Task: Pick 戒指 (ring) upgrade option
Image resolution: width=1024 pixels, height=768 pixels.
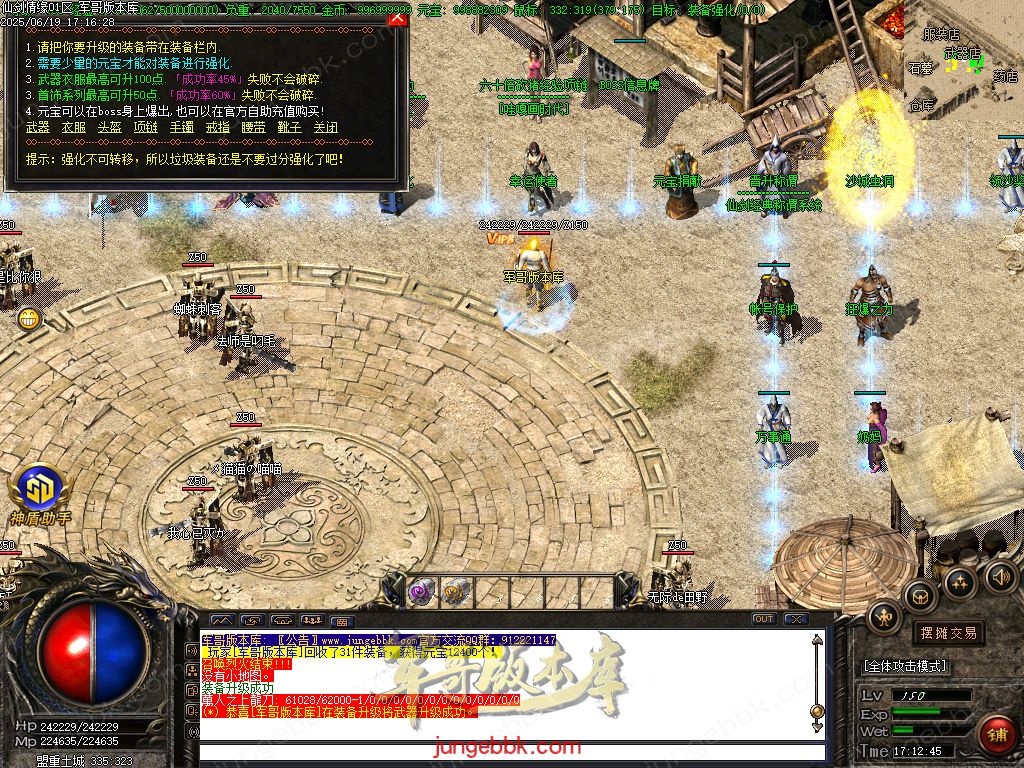Action: 217,128
